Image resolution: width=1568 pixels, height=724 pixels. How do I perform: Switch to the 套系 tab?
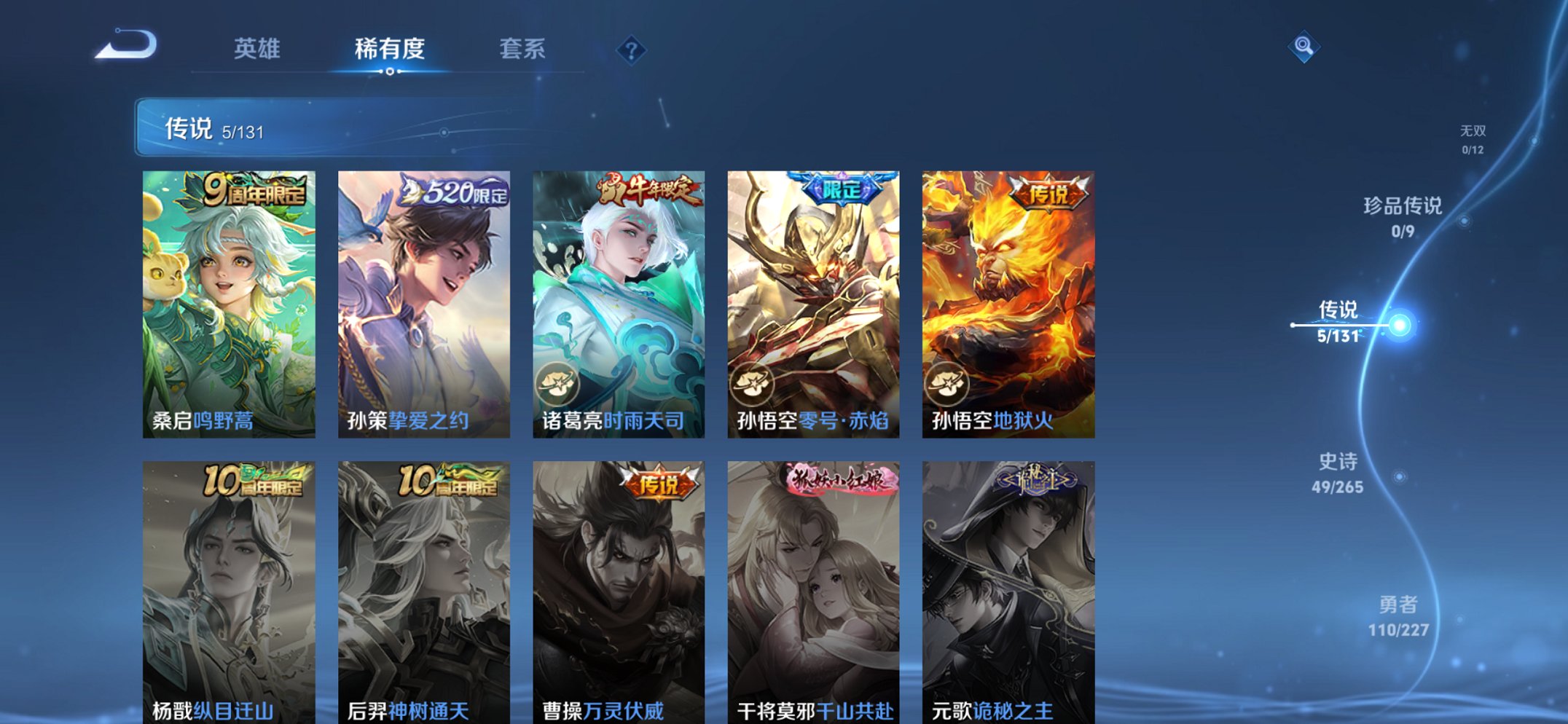[522, 50]
